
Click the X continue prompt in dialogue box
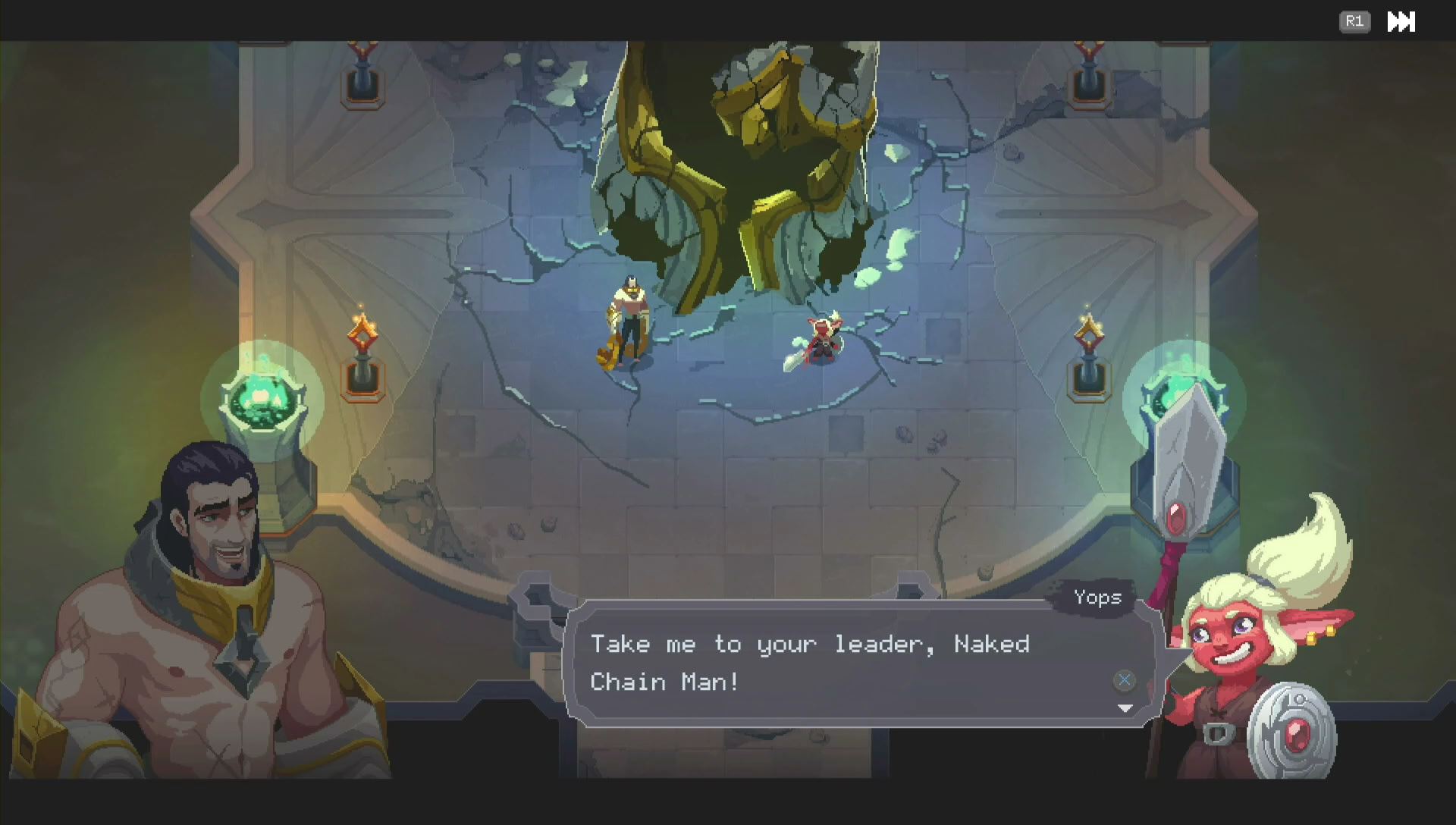coord(1123,680)
